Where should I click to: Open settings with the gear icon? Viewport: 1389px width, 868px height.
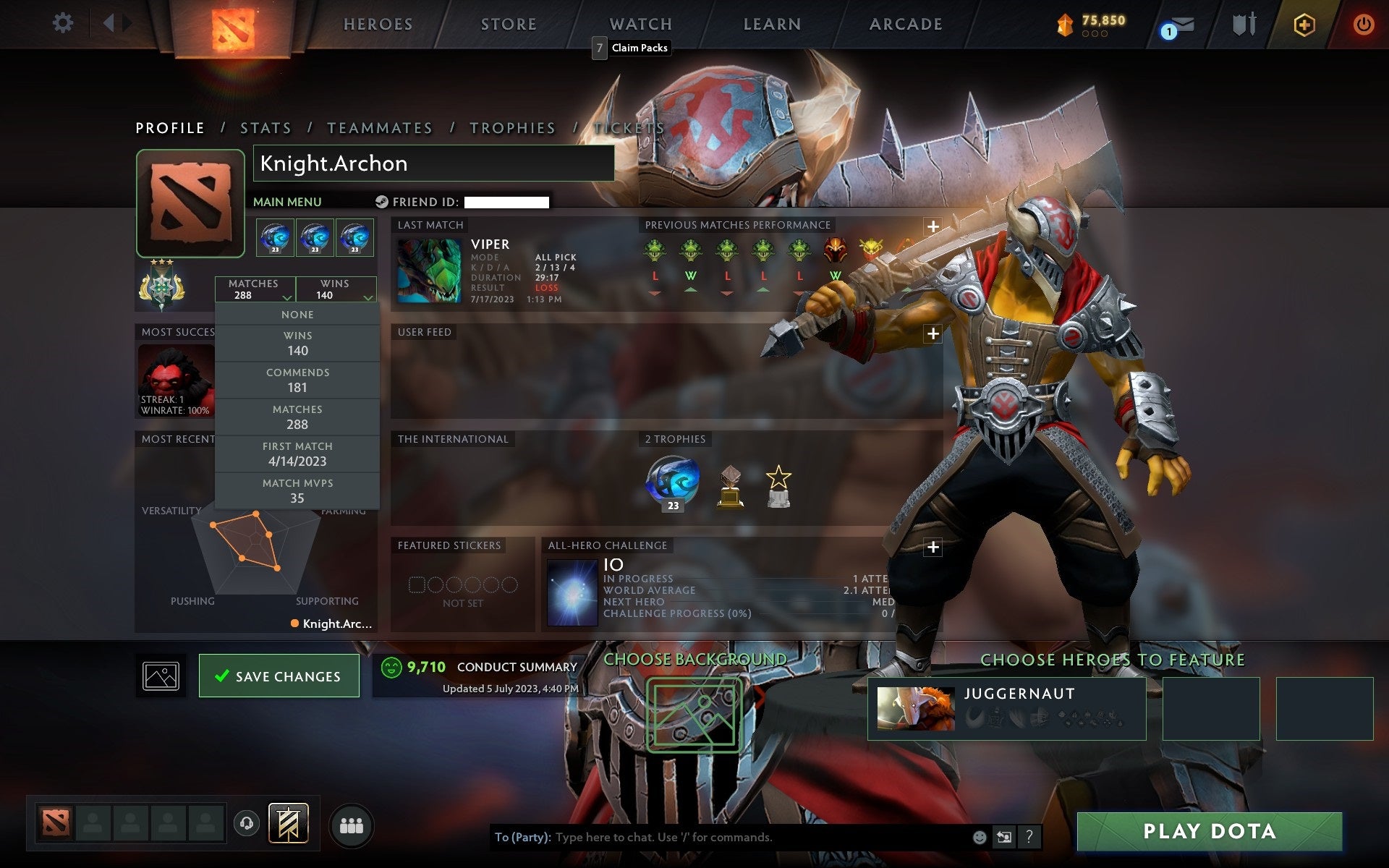pos(64,23)
